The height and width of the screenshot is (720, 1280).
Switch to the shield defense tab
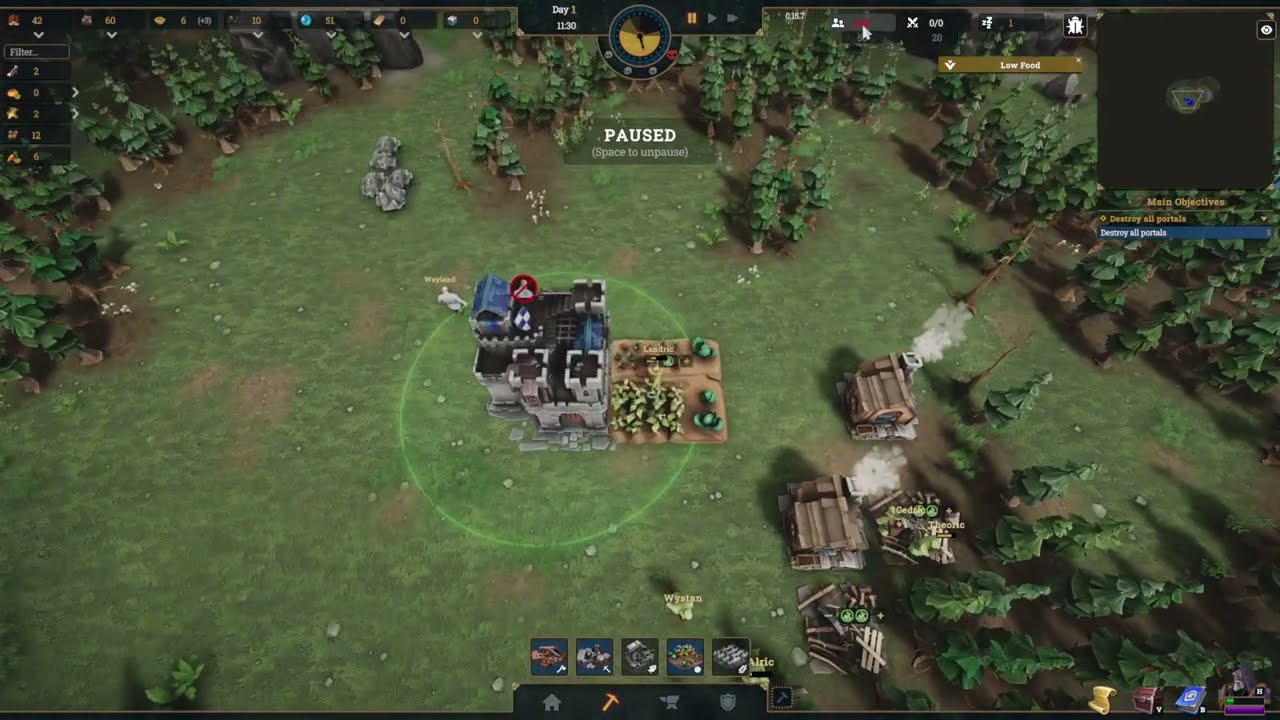[728, 703]
